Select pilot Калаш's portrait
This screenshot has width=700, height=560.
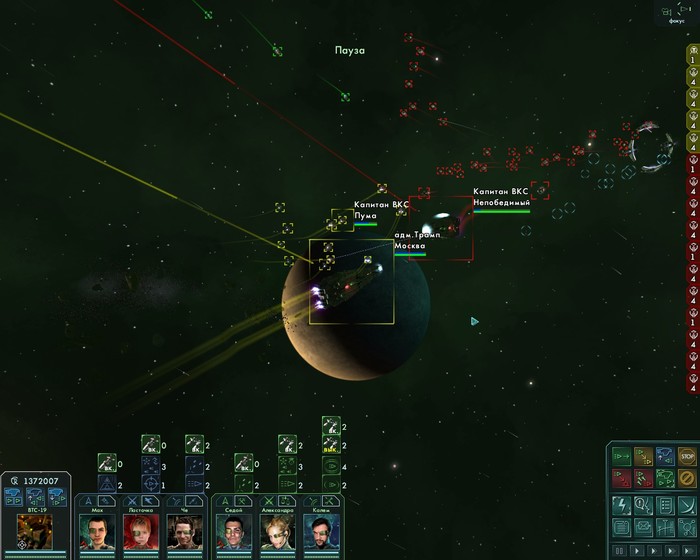tap(317, 530)
